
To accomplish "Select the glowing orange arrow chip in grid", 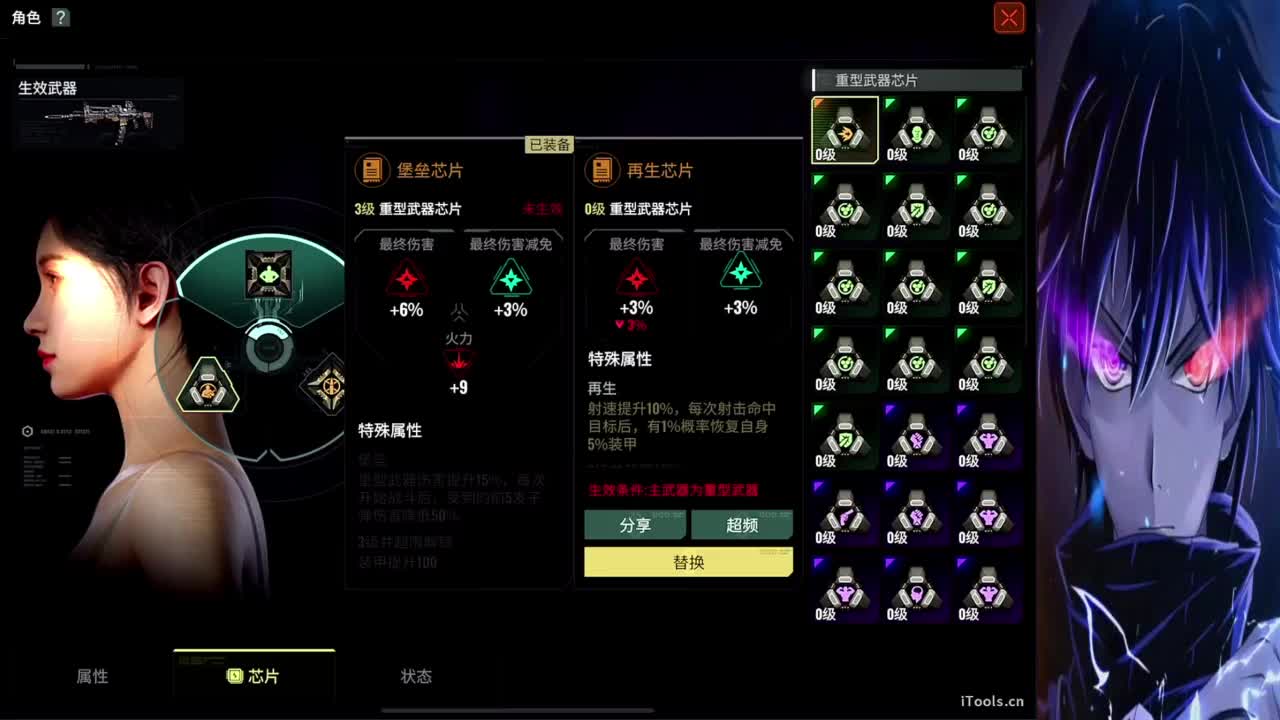I will (845, 128).
